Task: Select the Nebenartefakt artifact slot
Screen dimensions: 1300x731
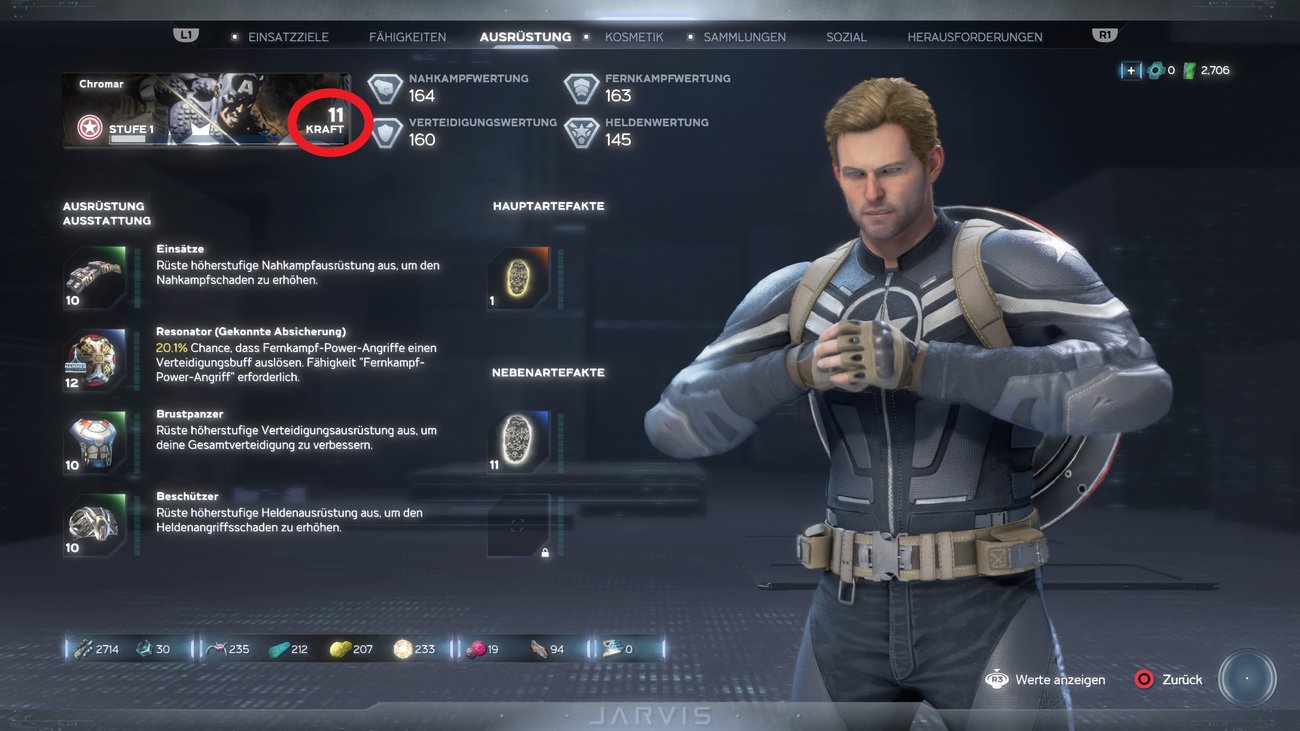Action: (x=516, y=438)
